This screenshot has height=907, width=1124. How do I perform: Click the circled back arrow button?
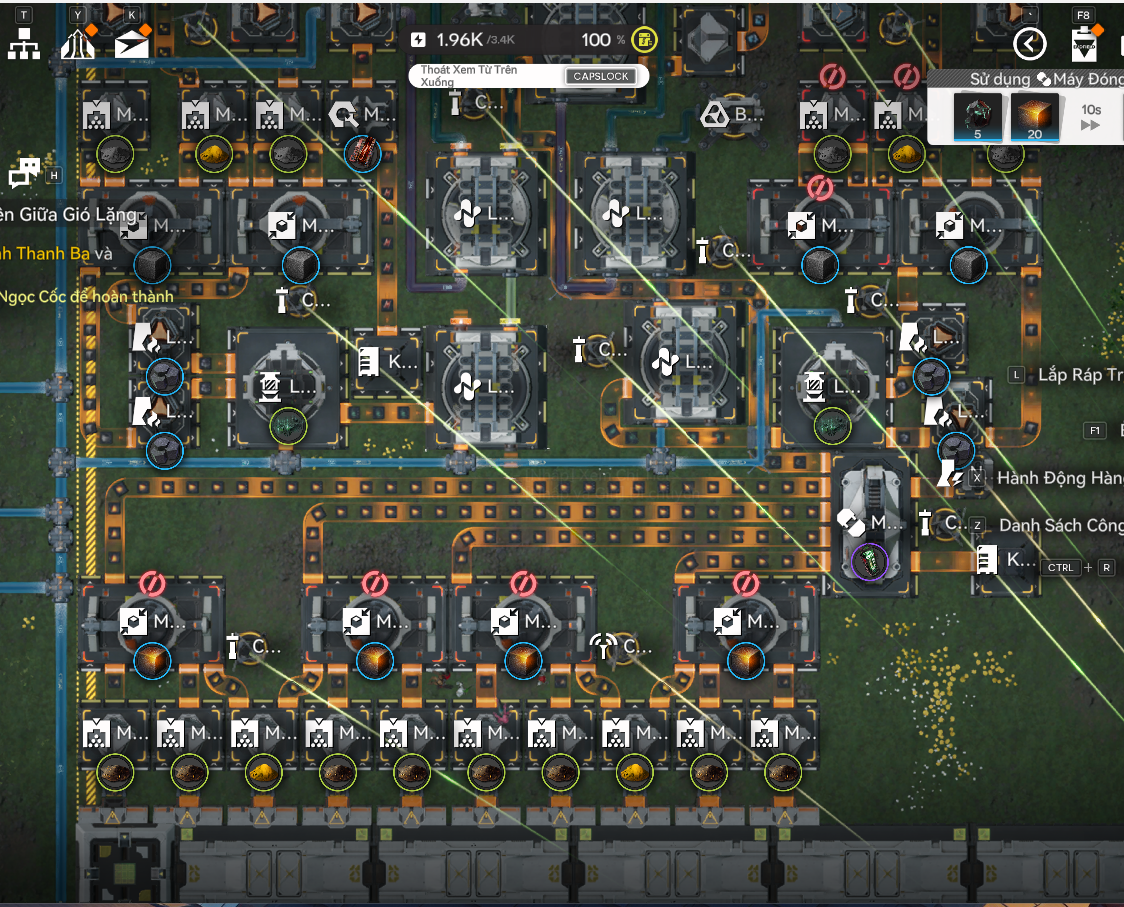(1030, 44)
